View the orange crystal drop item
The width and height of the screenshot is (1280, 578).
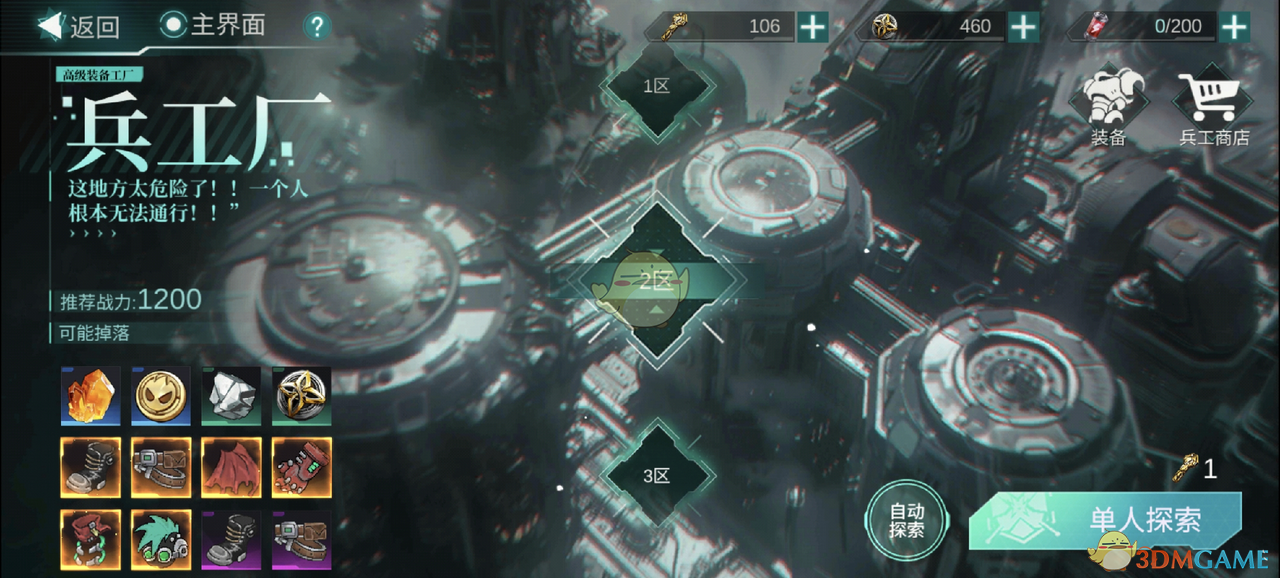[x=91, y=396]
